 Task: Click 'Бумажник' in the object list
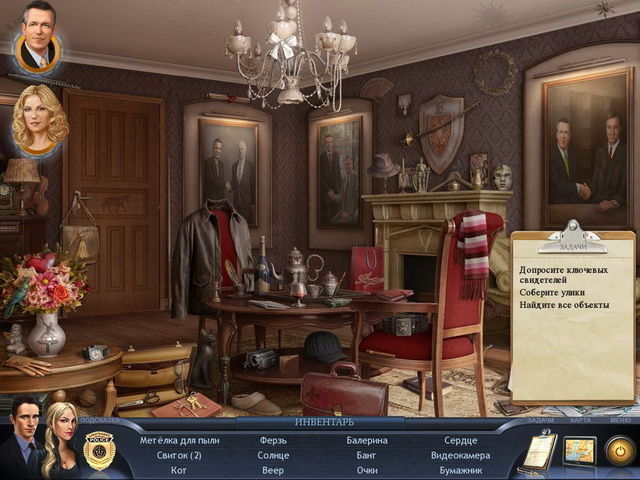coord(461,470)
